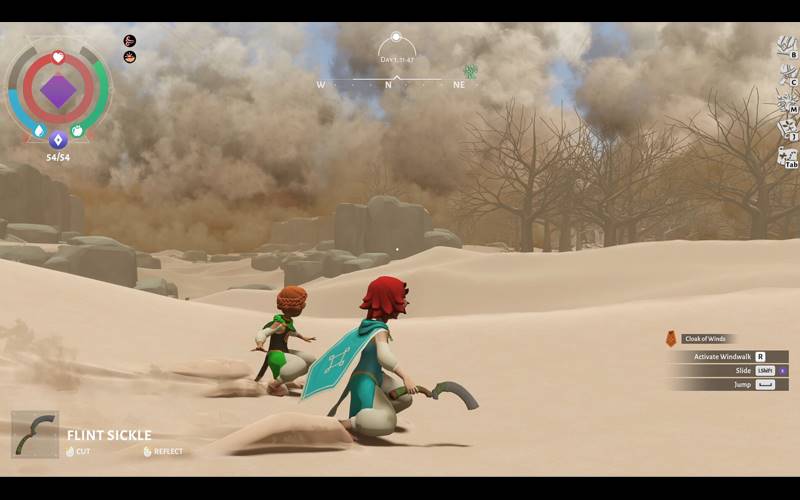Open the menu with the B shortcut icon

[x=787, y=46]
